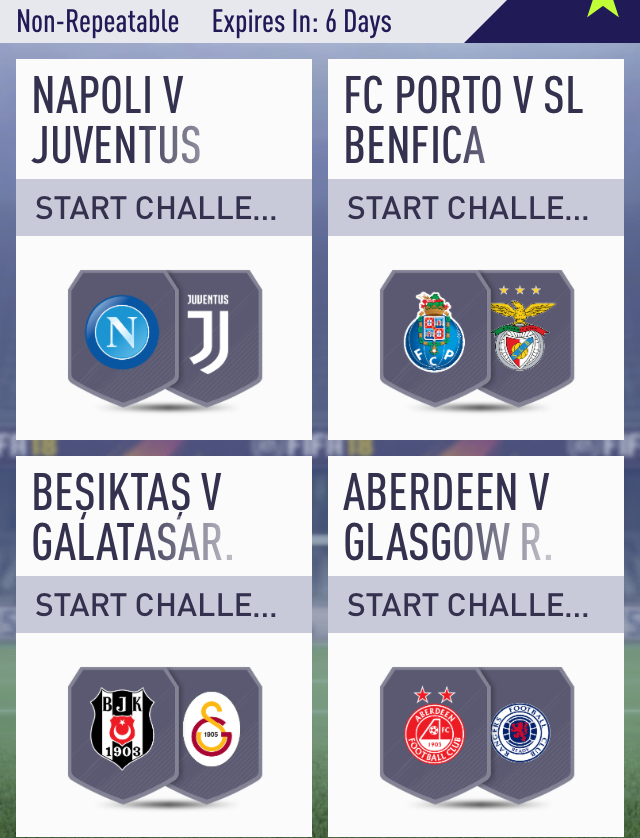The width and height of the screenshot is (640, 838).
Task: Open the Porto and Benfica badge pack
Action: [477, 337]
